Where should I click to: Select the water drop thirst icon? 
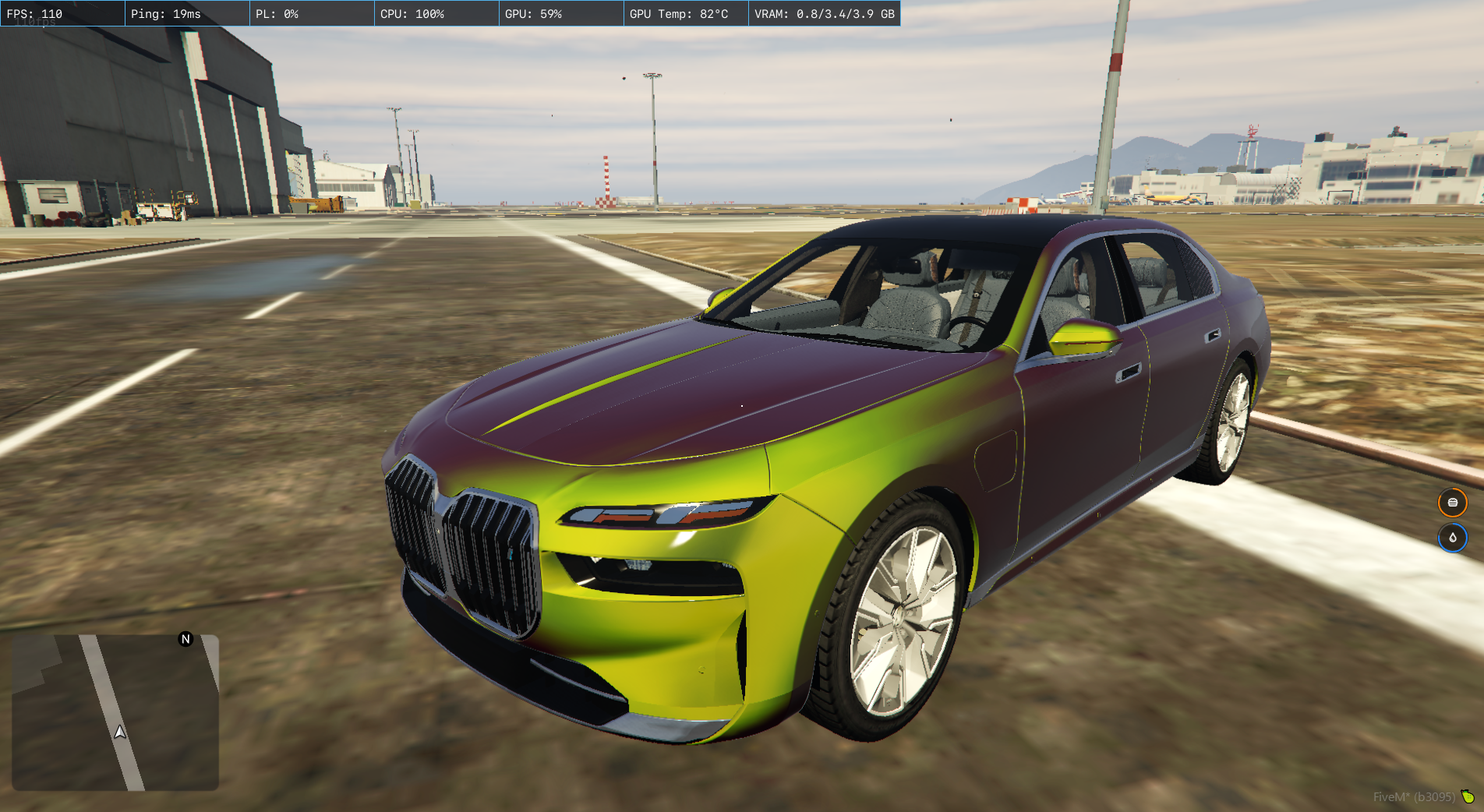[1452, 538]
